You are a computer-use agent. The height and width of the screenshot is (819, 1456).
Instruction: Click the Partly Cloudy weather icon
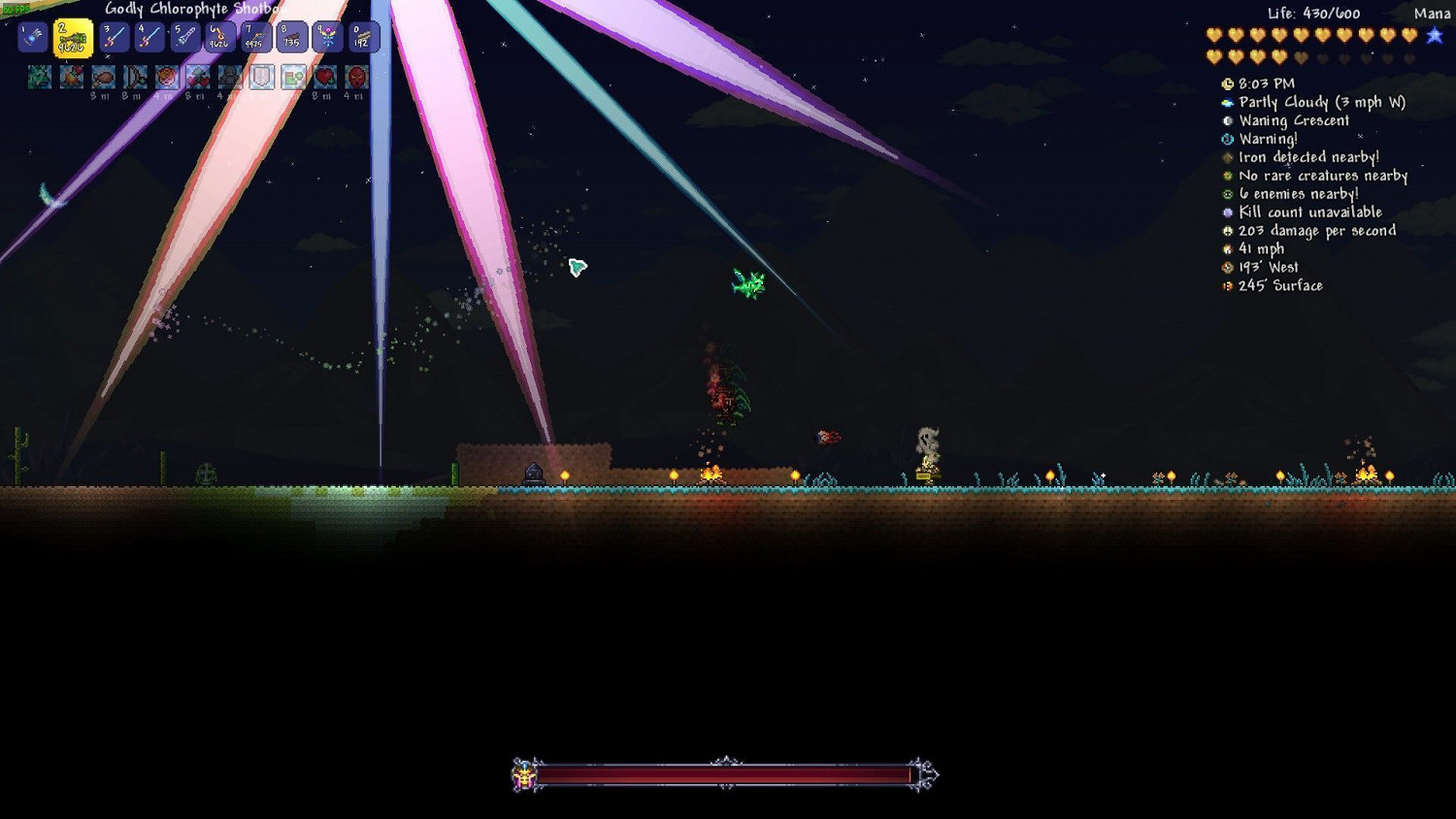(1226, 102)
